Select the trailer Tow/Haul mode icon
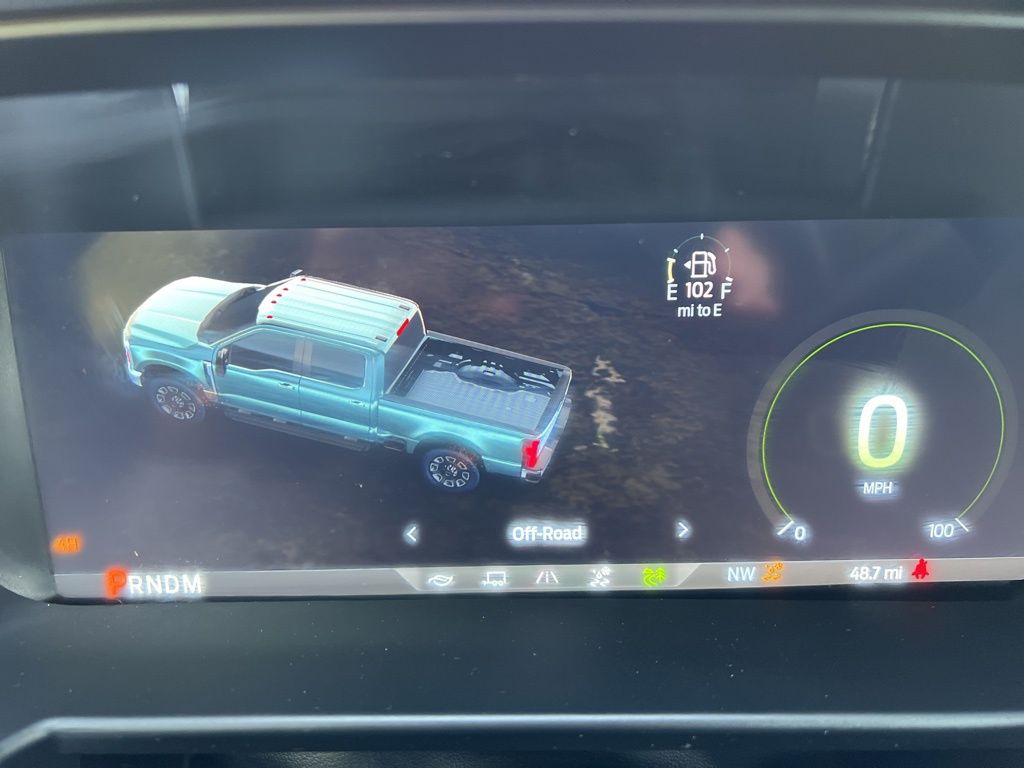 point(494,578)
